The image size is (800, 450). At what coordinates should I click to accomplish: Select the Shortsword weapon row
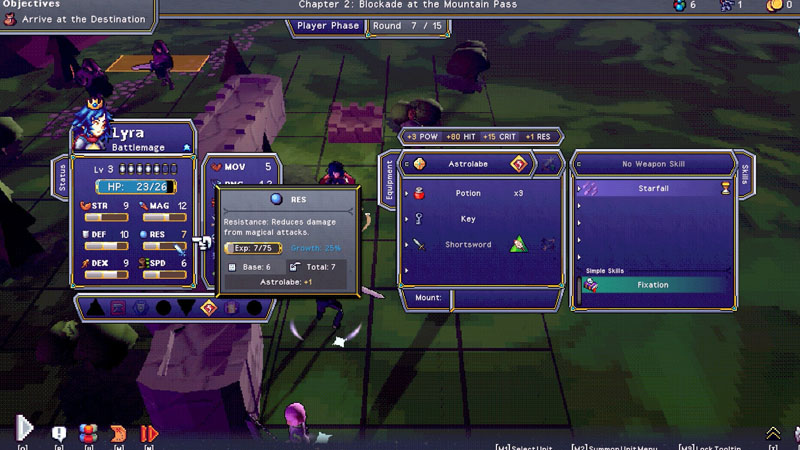pos(467,245)
